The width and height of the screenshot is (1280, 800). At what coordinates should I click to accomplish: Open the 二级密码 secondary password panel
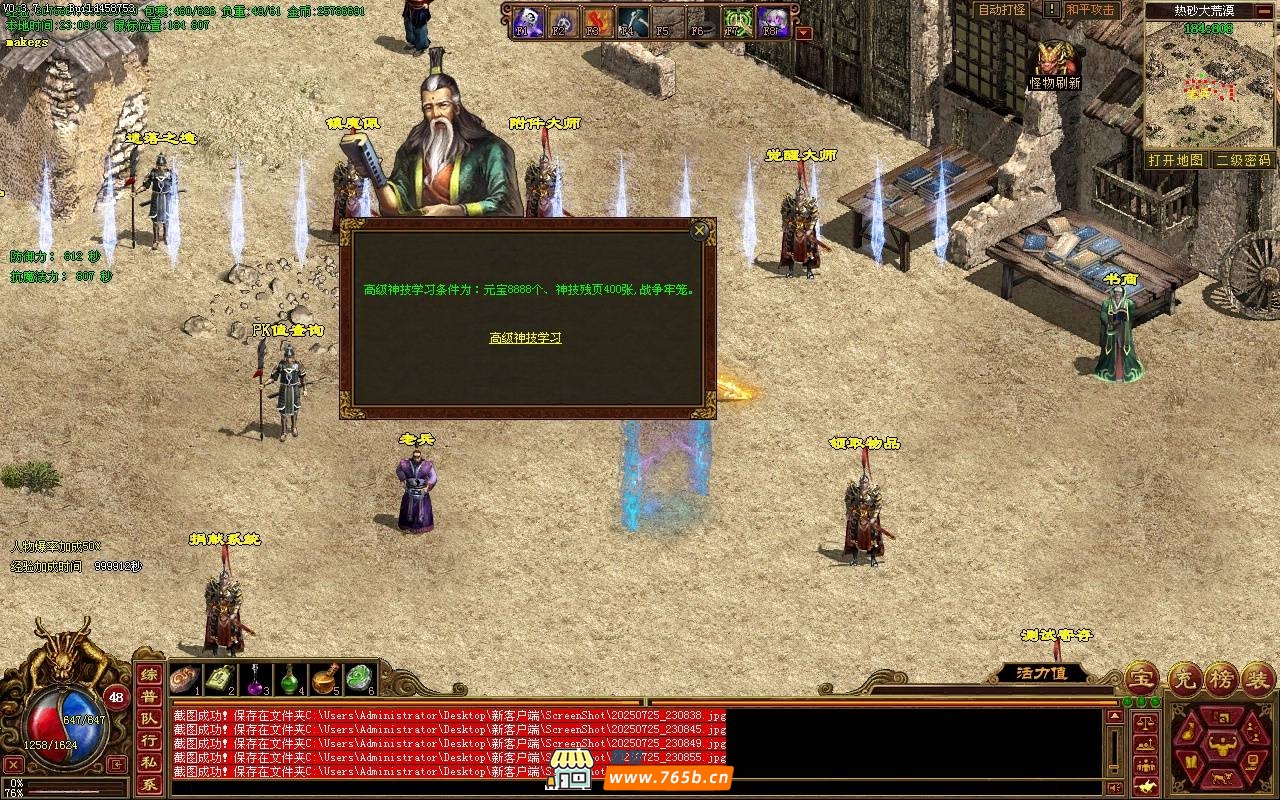pyautogui.click(x=1242, y=160)
